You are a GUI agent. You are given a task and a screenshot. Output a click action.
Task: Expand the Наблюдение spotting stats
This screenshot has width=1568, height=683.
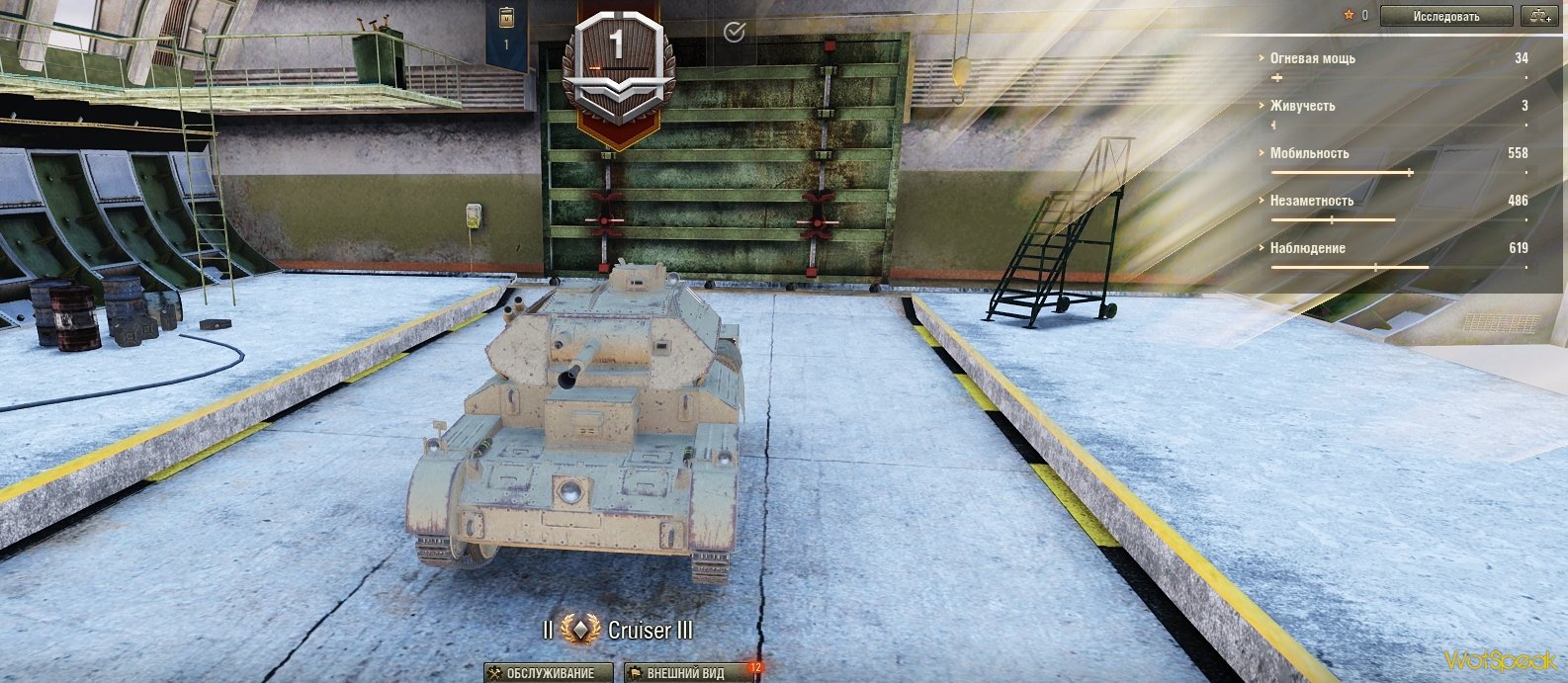pyautogui.click(x=1307, y=248)
